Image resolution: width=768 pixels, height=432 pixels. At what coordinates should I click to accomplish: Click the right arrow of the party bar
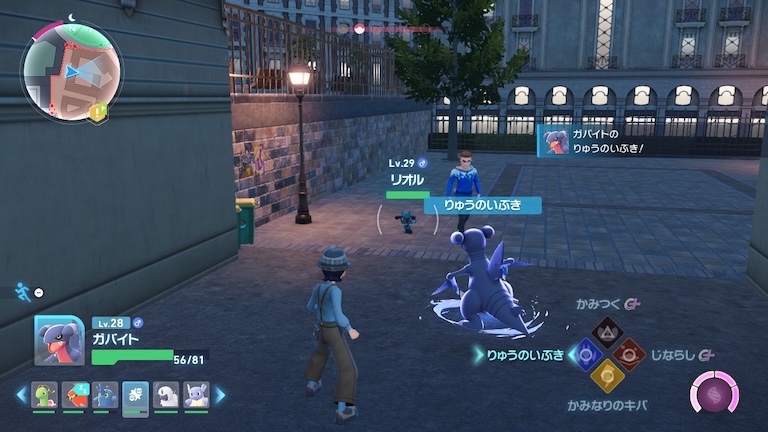[220, 396]
